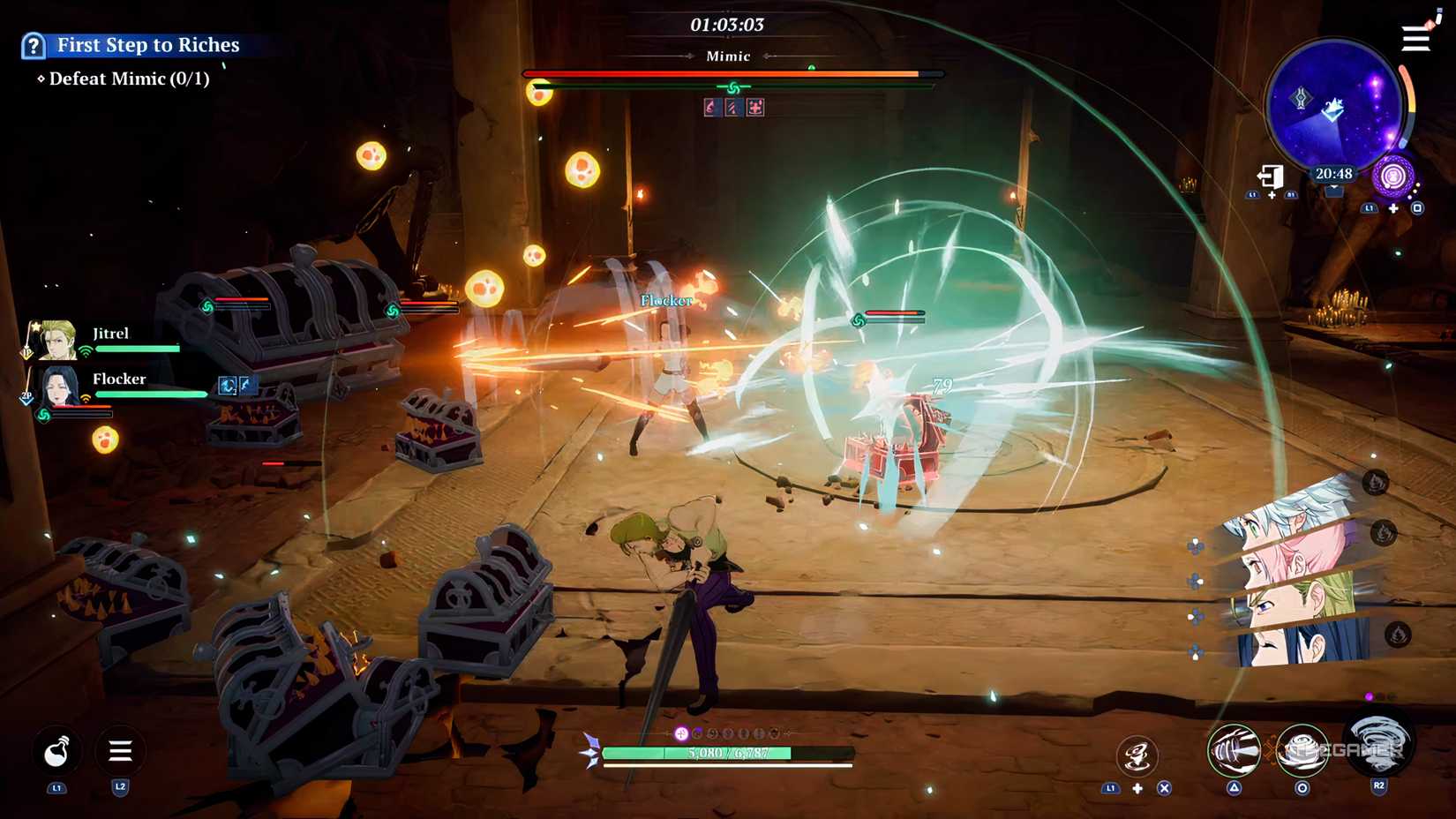Use the L1 spinning-top skill icon
1456x819 pixels.
click(x=1138, y=752)
